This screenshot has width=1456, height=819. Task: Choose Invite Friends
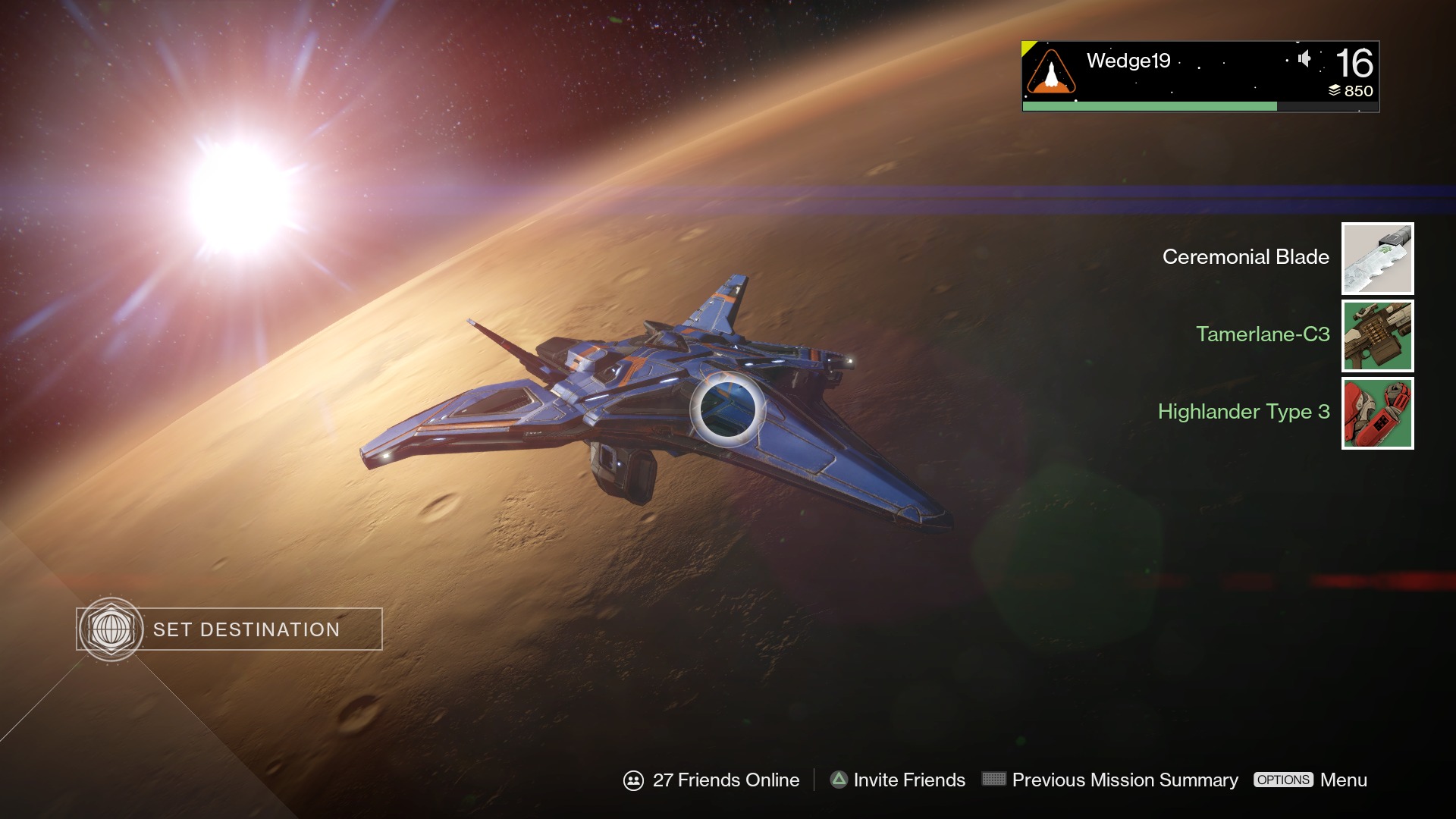point(898,780)
